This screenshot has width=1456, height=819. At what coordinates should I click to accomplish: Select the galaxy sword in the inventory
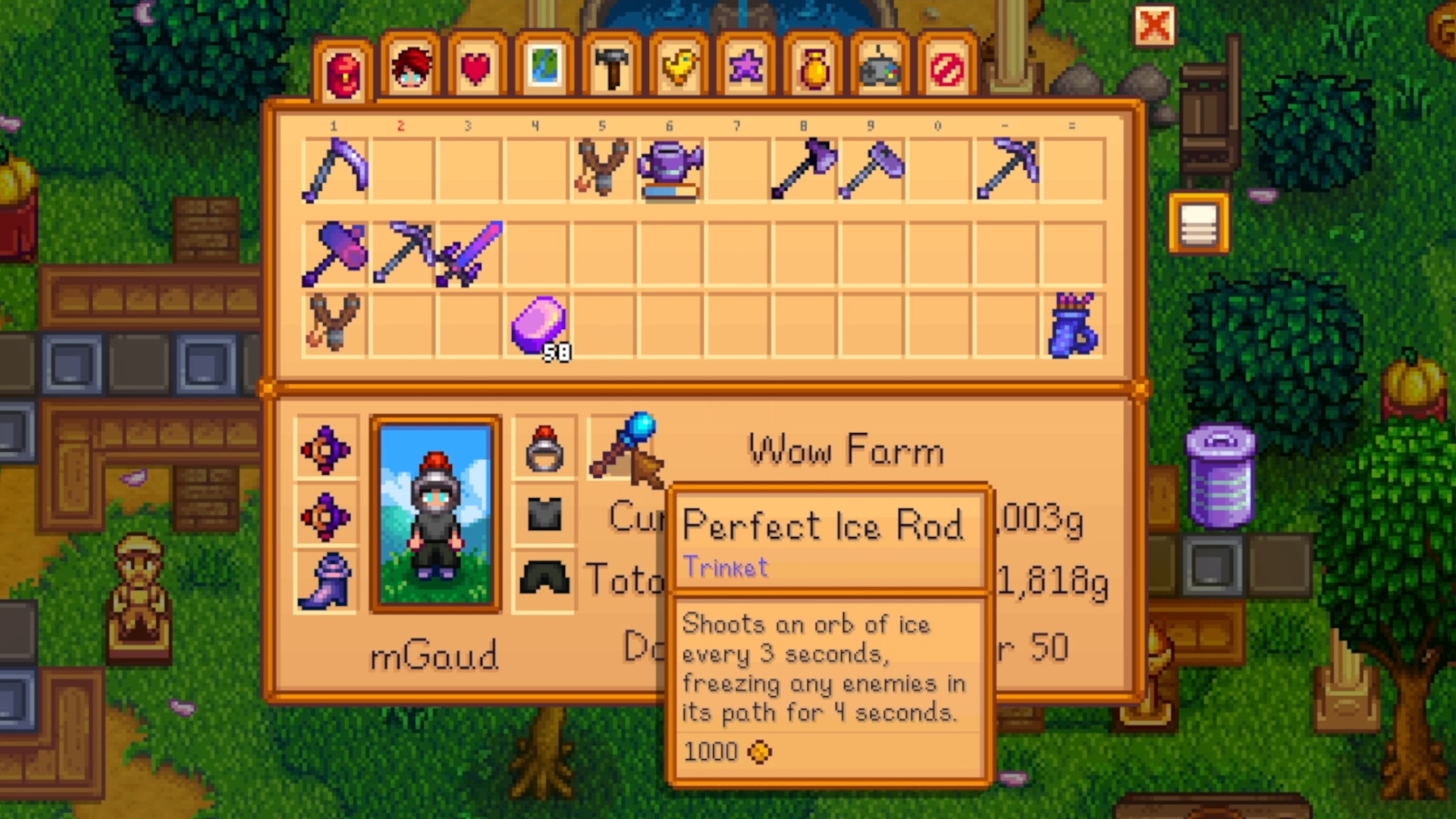[470, 254]
